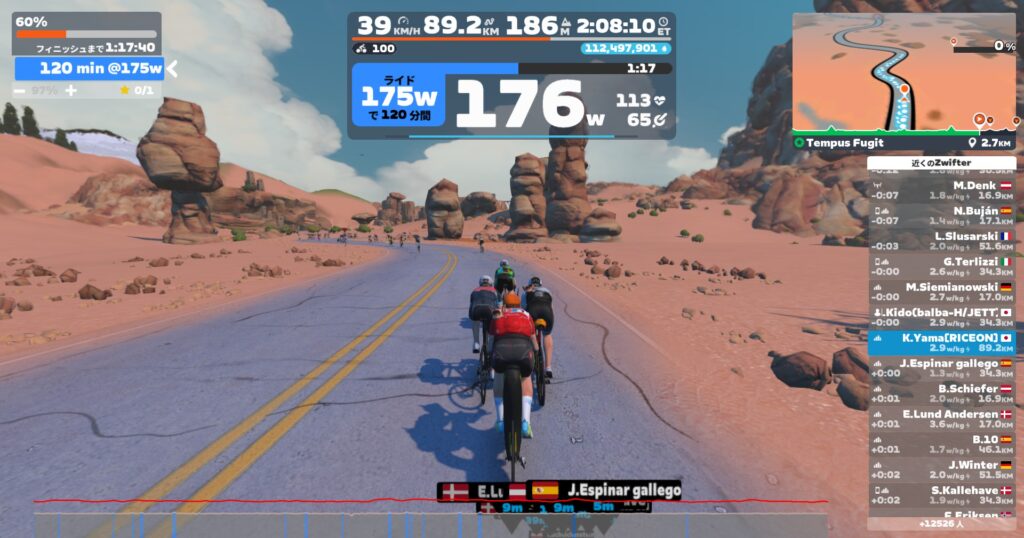
Task: Open the minimap route view
Action: point(903,72)
